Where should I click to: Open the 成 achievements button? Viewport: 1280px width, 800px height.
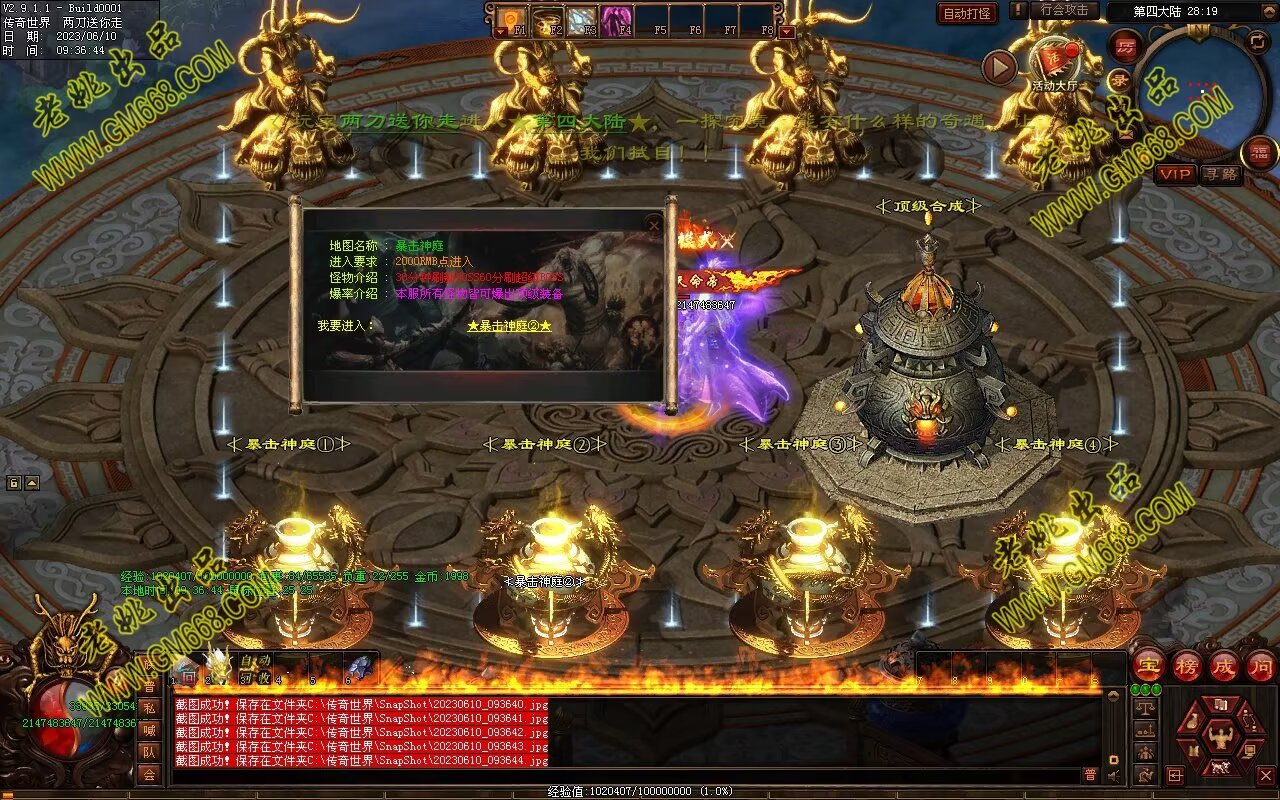click(1224, 665)
